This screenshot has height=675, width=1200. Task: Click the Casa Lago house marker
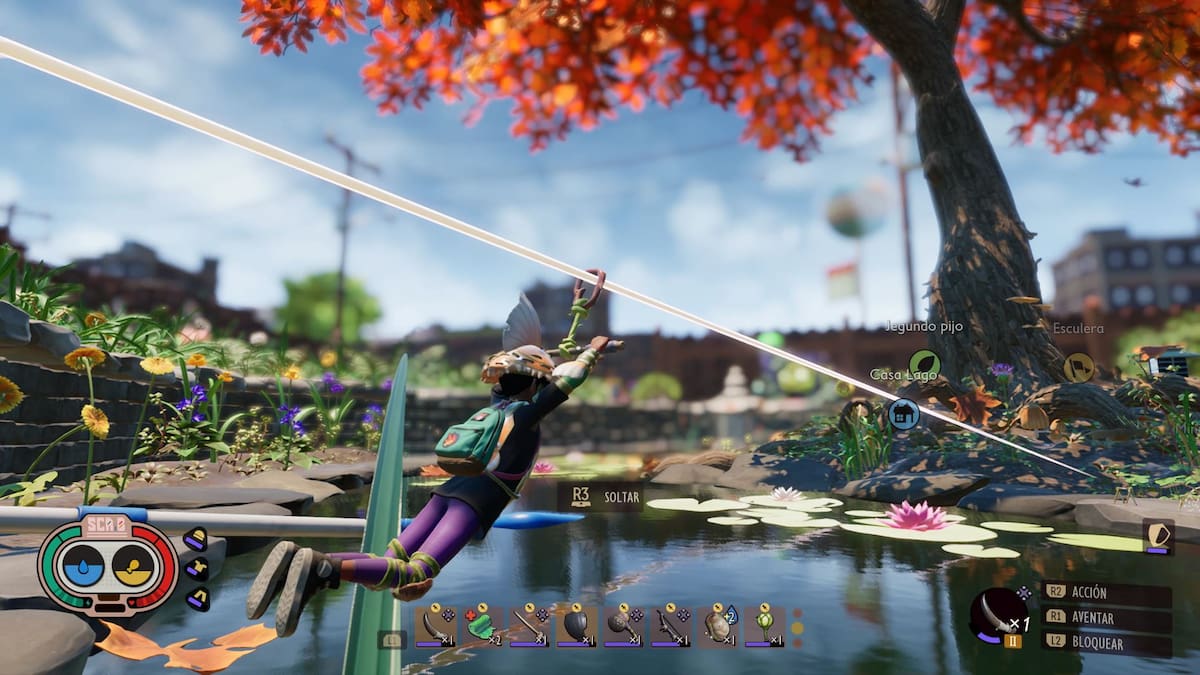point(904,413)
